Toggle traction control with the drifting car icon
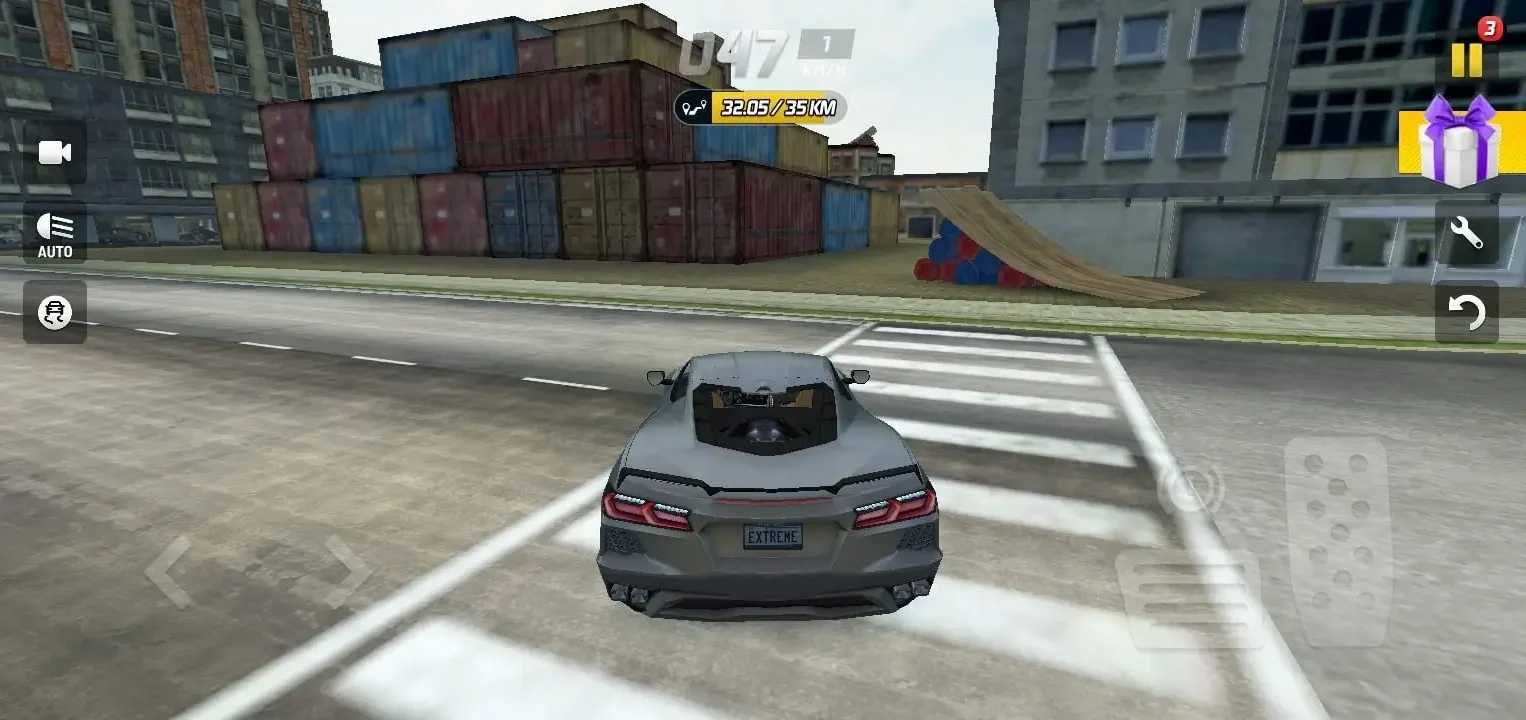Screen dimensions: 1526x720 (54, 313)
